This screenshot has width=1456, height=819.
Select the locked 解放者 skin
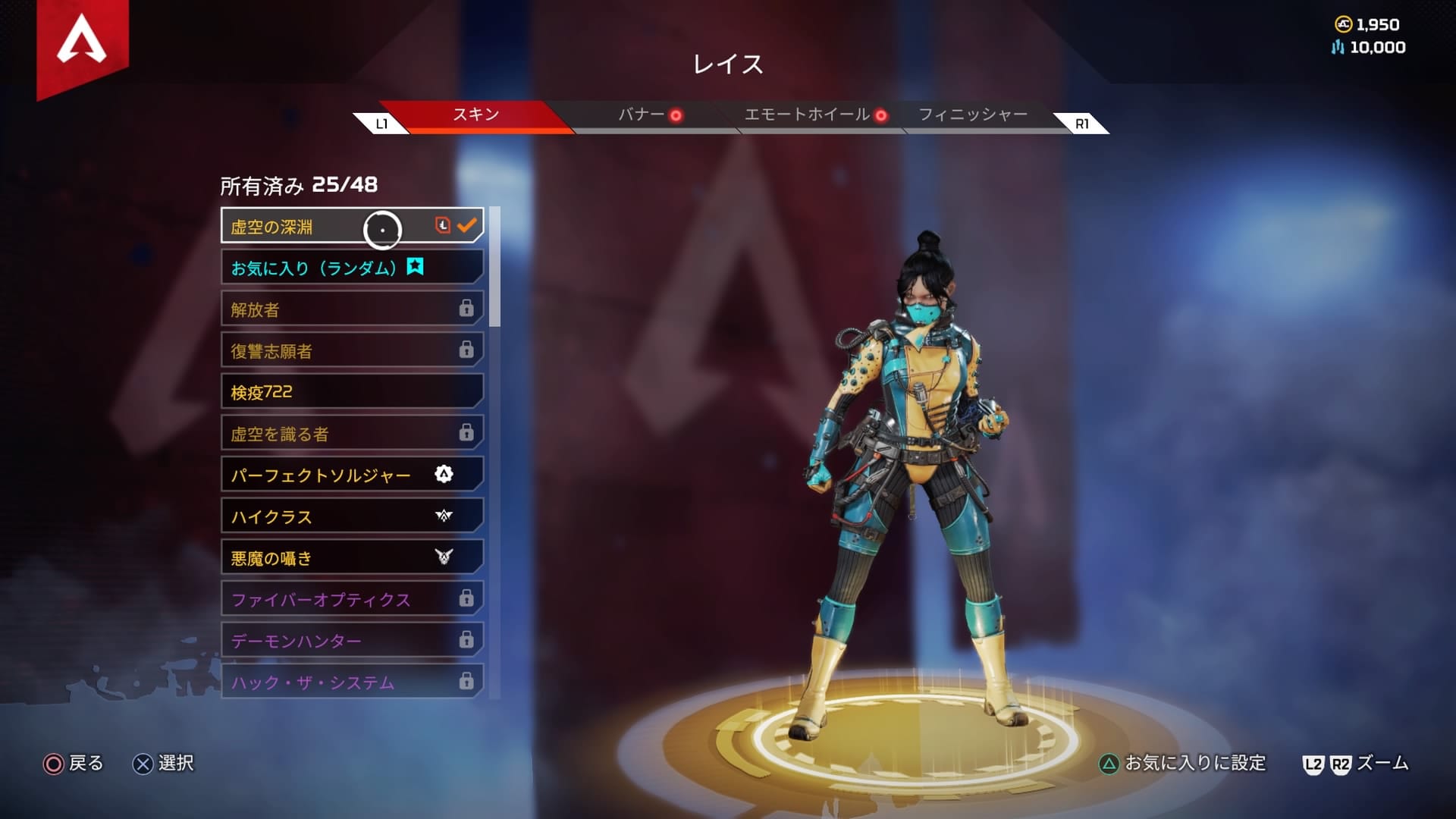(x=351, y=309)
